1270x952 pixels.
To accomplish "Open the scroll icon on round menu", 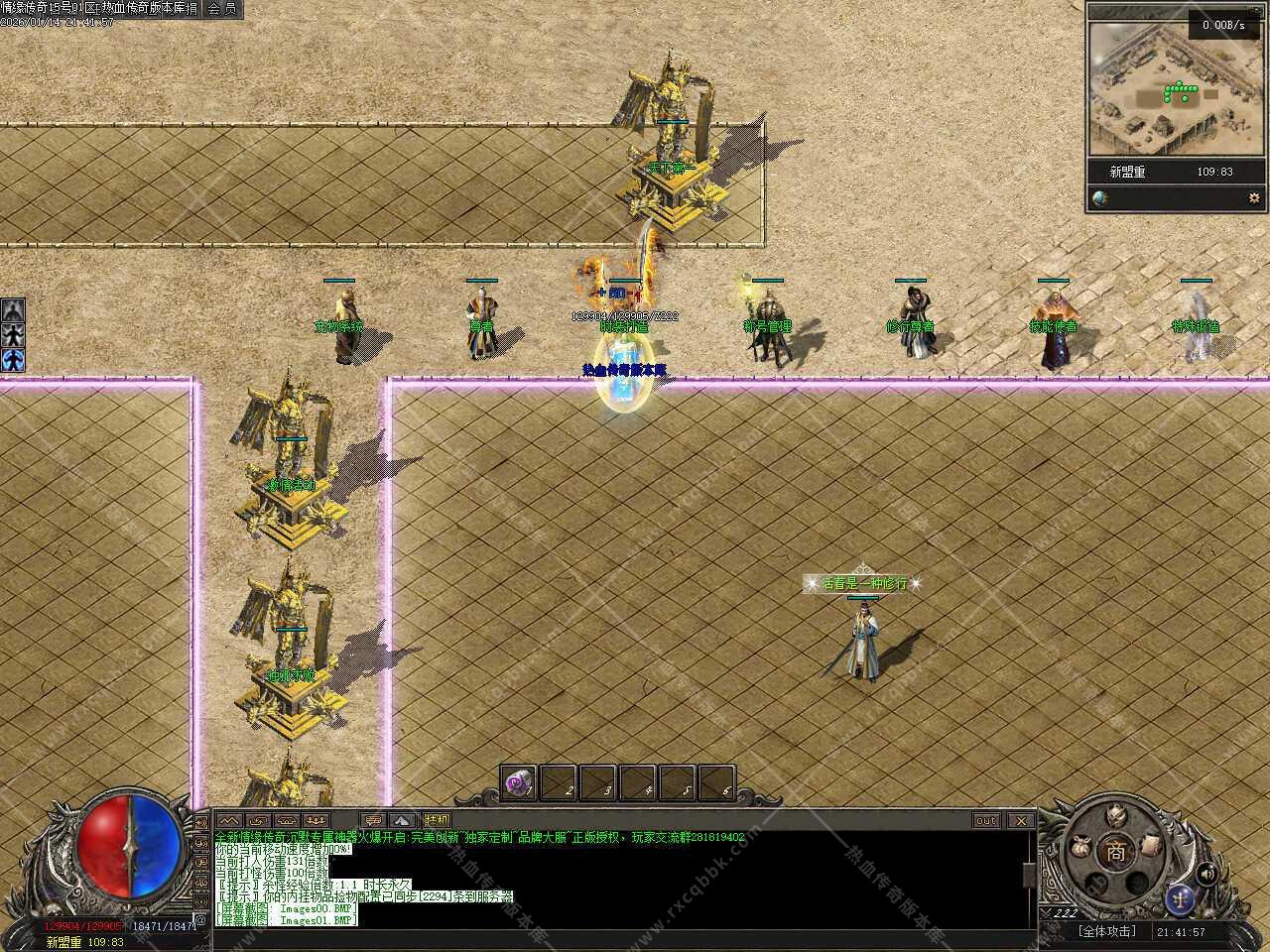I will click(1150, 844).
